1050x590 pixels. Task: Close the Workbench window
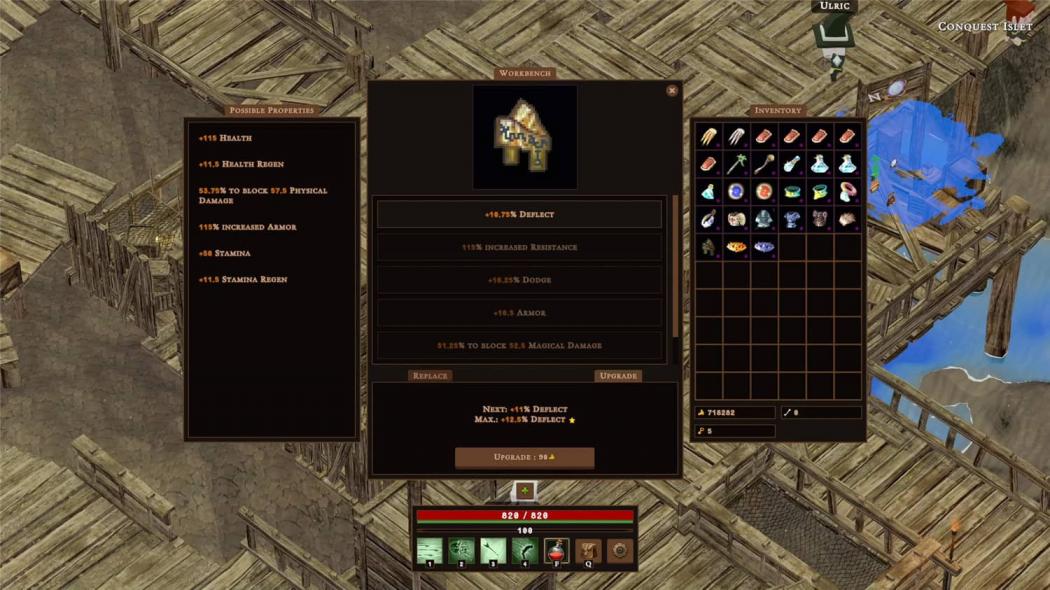(x=672, y=91)
